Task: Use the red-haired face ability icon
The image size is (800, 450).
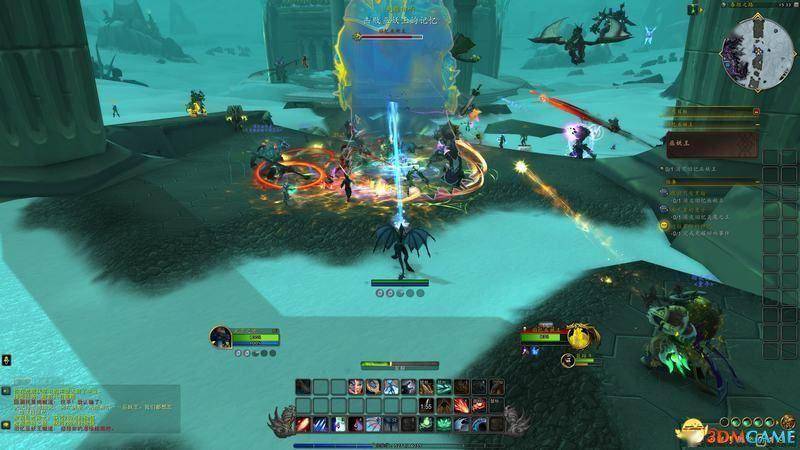Action: [358, 386]
